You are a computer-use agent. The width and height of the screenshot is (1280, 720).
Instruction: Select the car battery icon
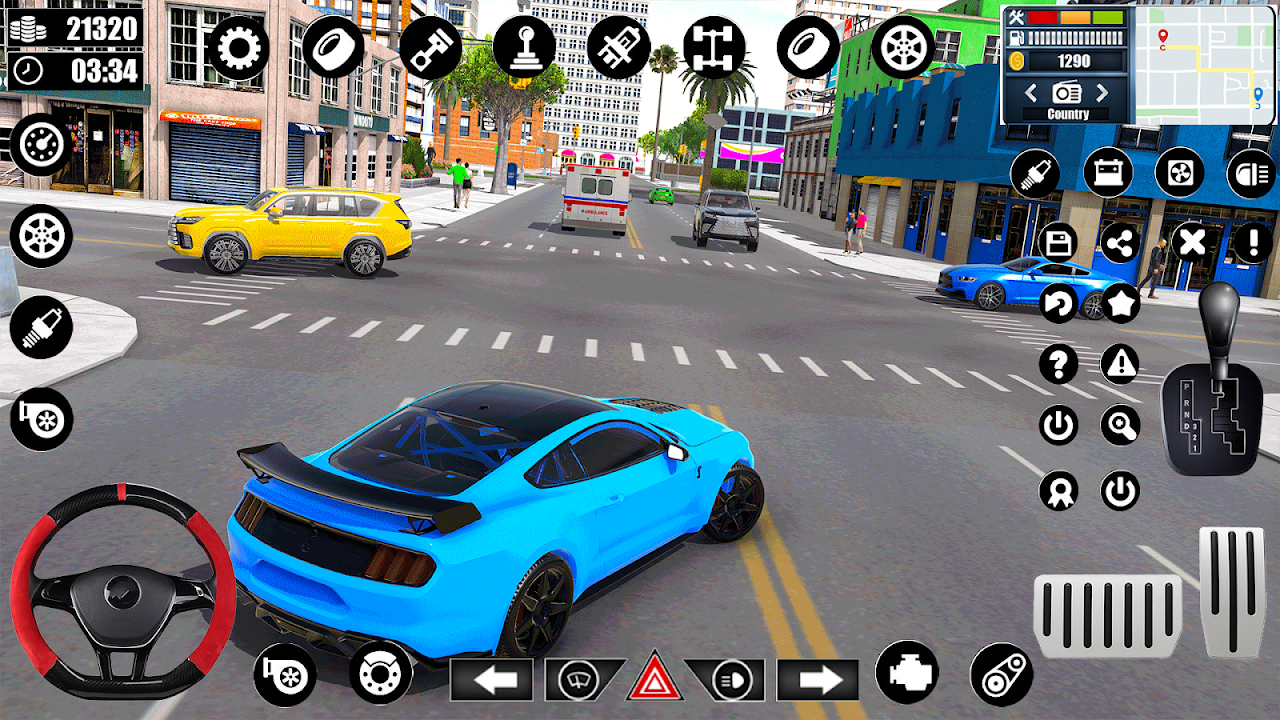(x=1108, y=173)
